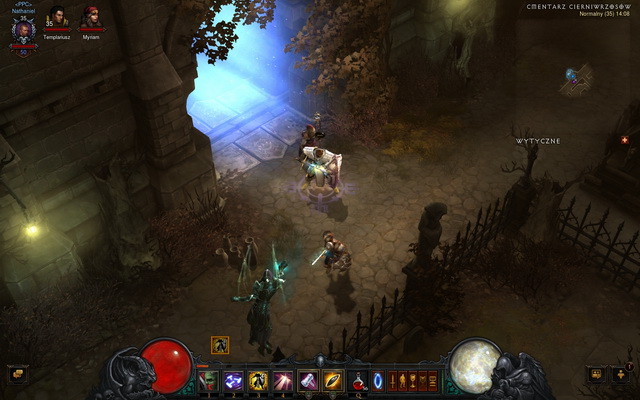Open the notifications button with the red badge
The image size is (640, 400).
620,374
